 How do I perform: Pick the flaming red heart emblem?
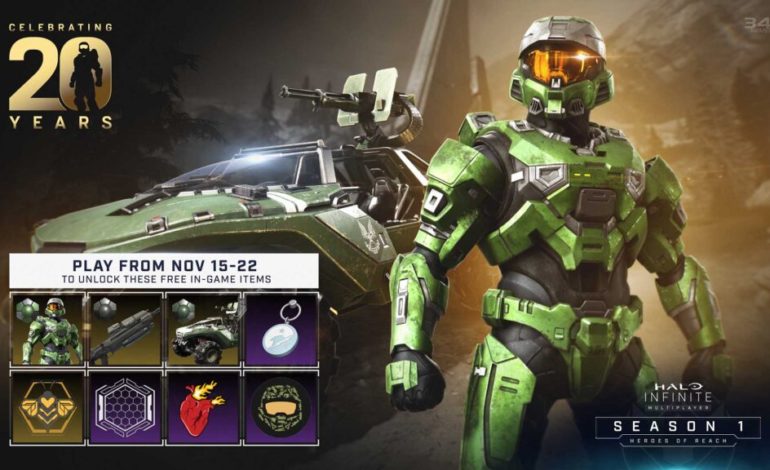[202, 407]
